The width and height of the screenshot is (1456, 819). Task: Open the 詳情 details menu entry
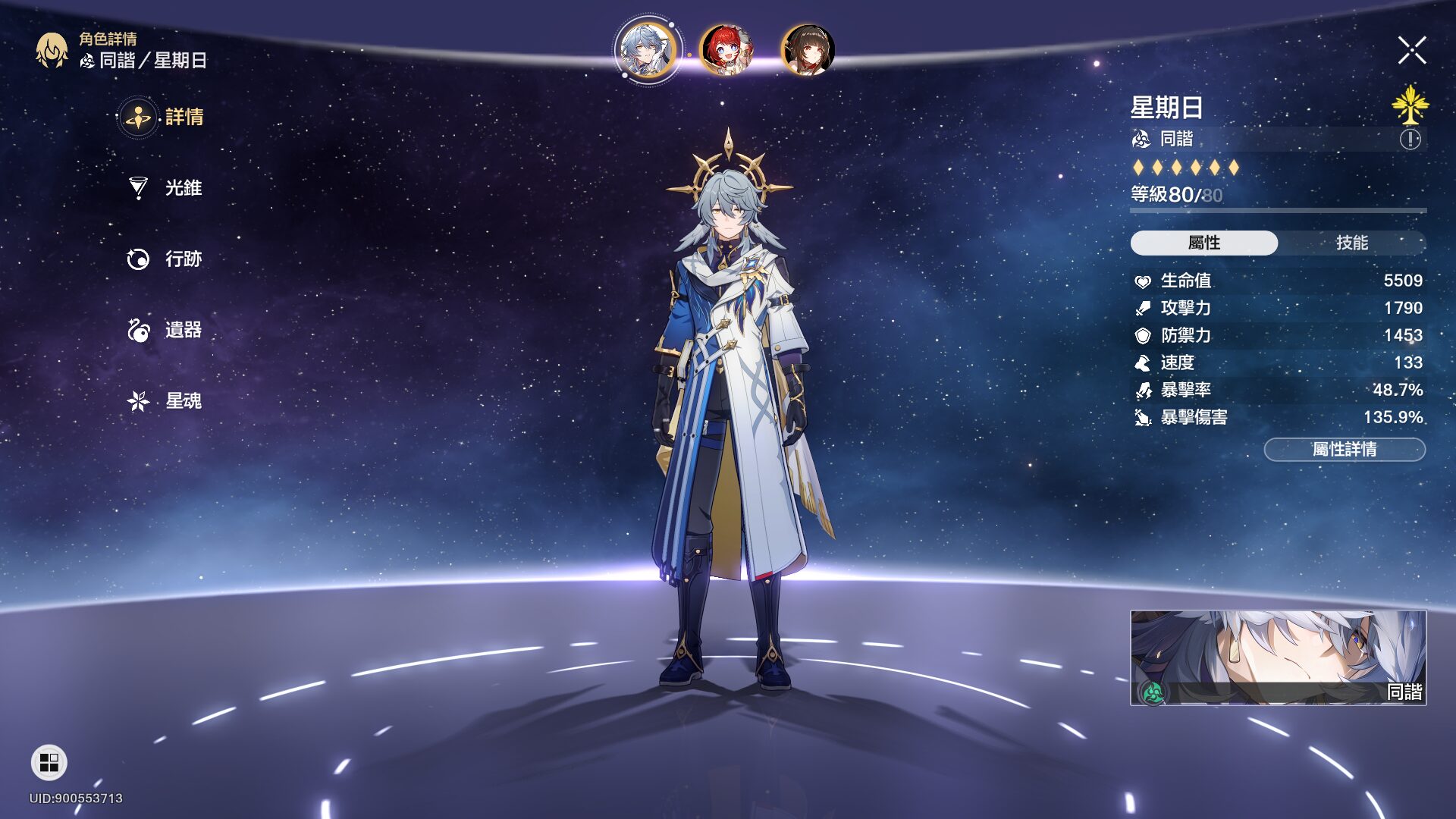click(163, 118)
